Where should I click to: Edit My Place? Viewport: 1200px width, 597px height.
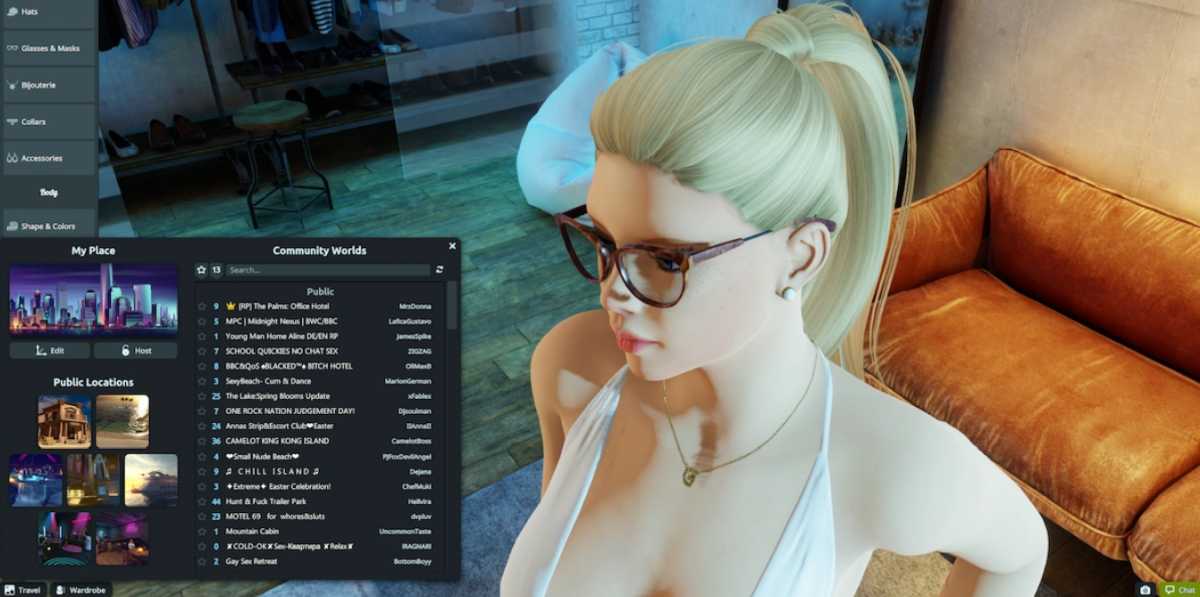pyautogui.click(x=50, y=351)
